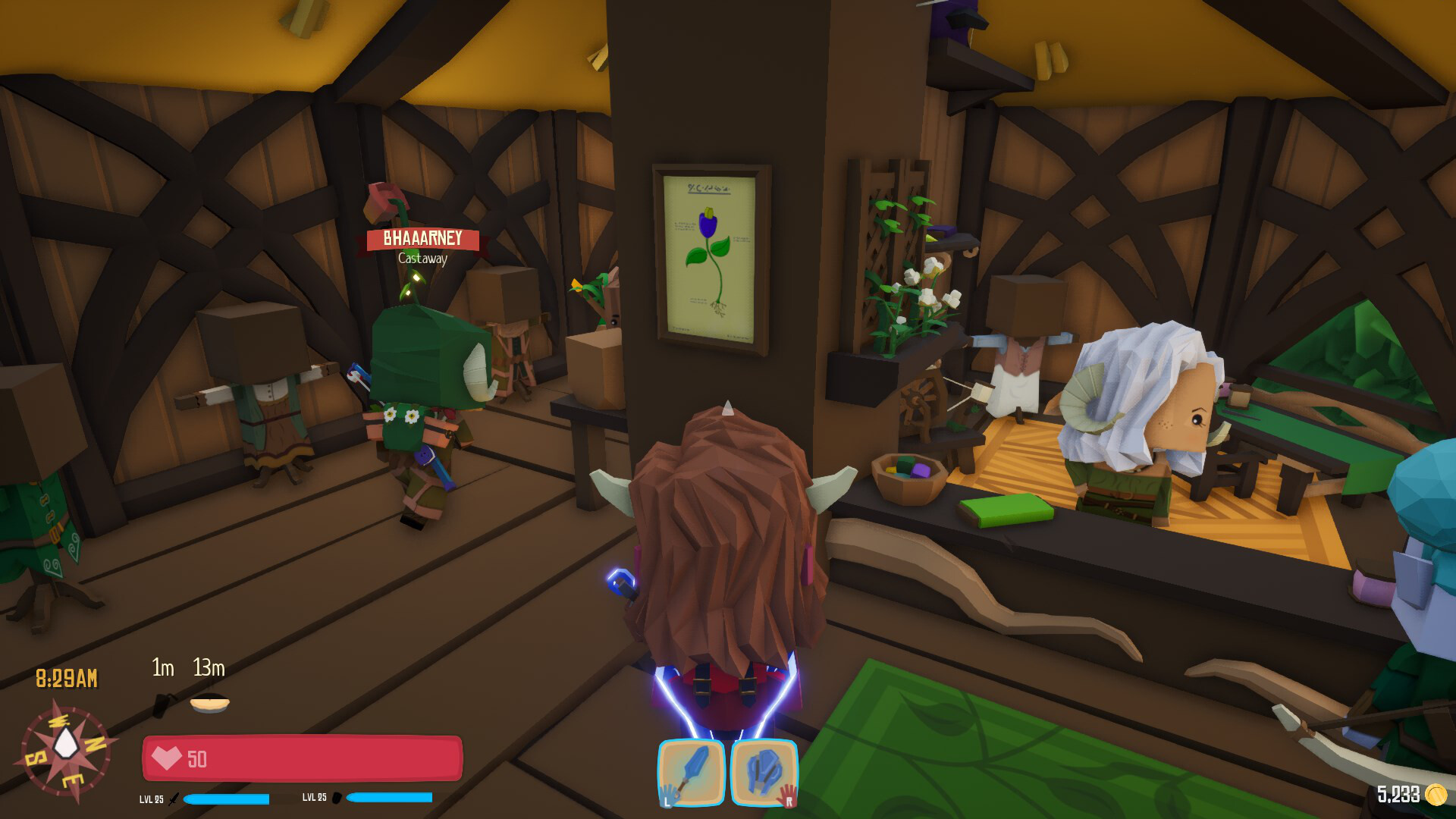This screenshot has height=819, width=1456.
Task: Click the pie tracker icon marked 13m
Action: (x=208, y=702)
